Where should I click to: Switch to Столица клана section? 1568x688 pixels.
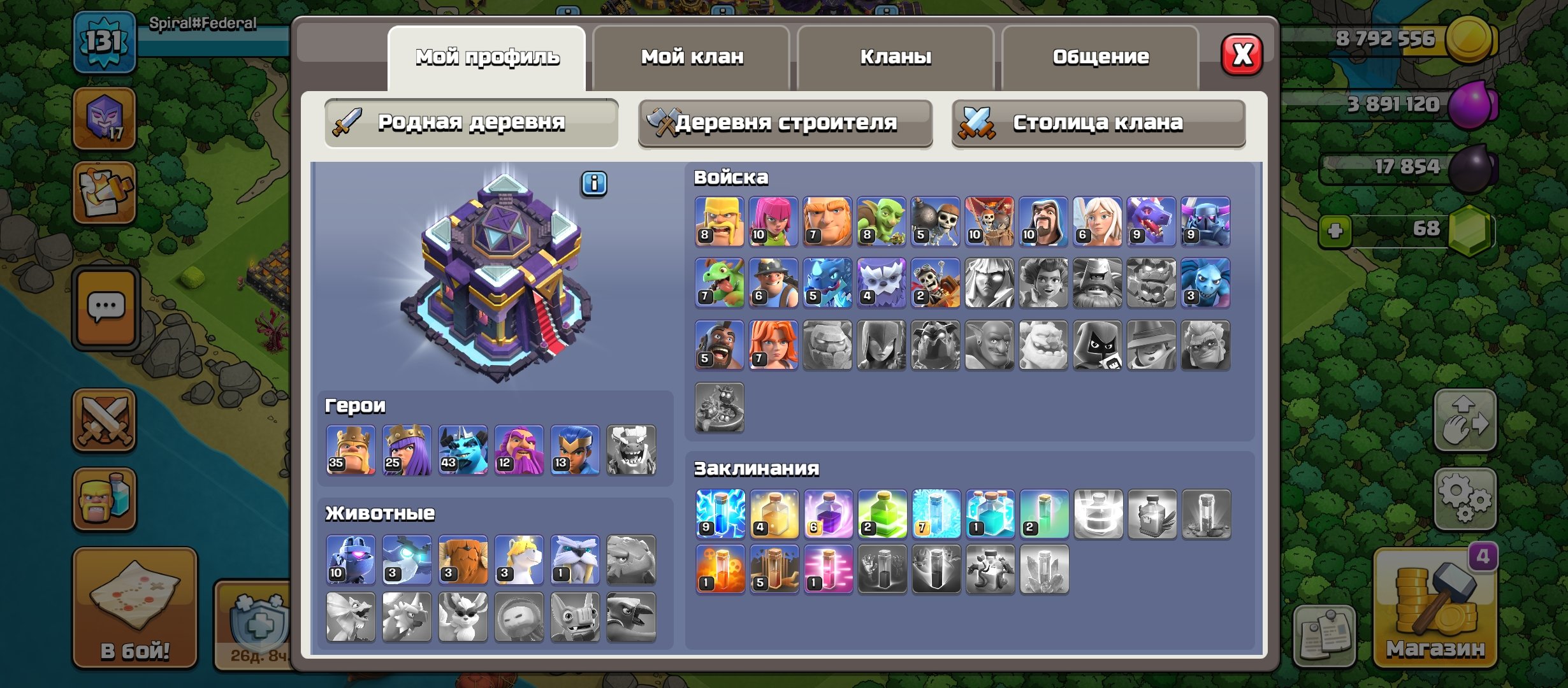[x=1098, y=122]
